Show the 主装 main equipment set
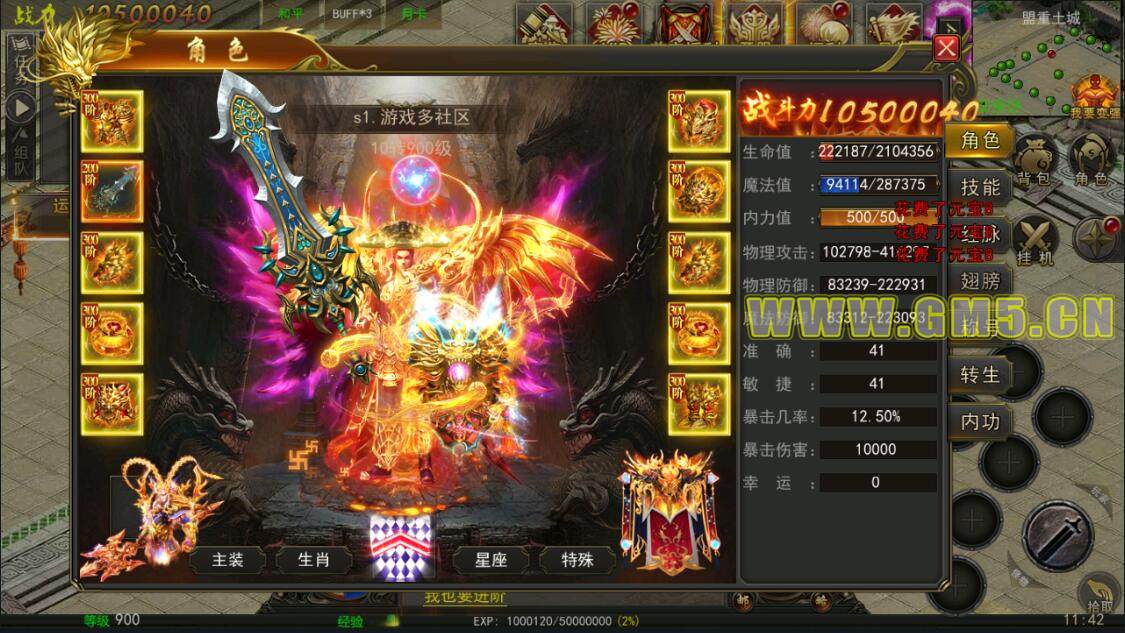This screenshot has width=1125, height=633. coord(228,560)
